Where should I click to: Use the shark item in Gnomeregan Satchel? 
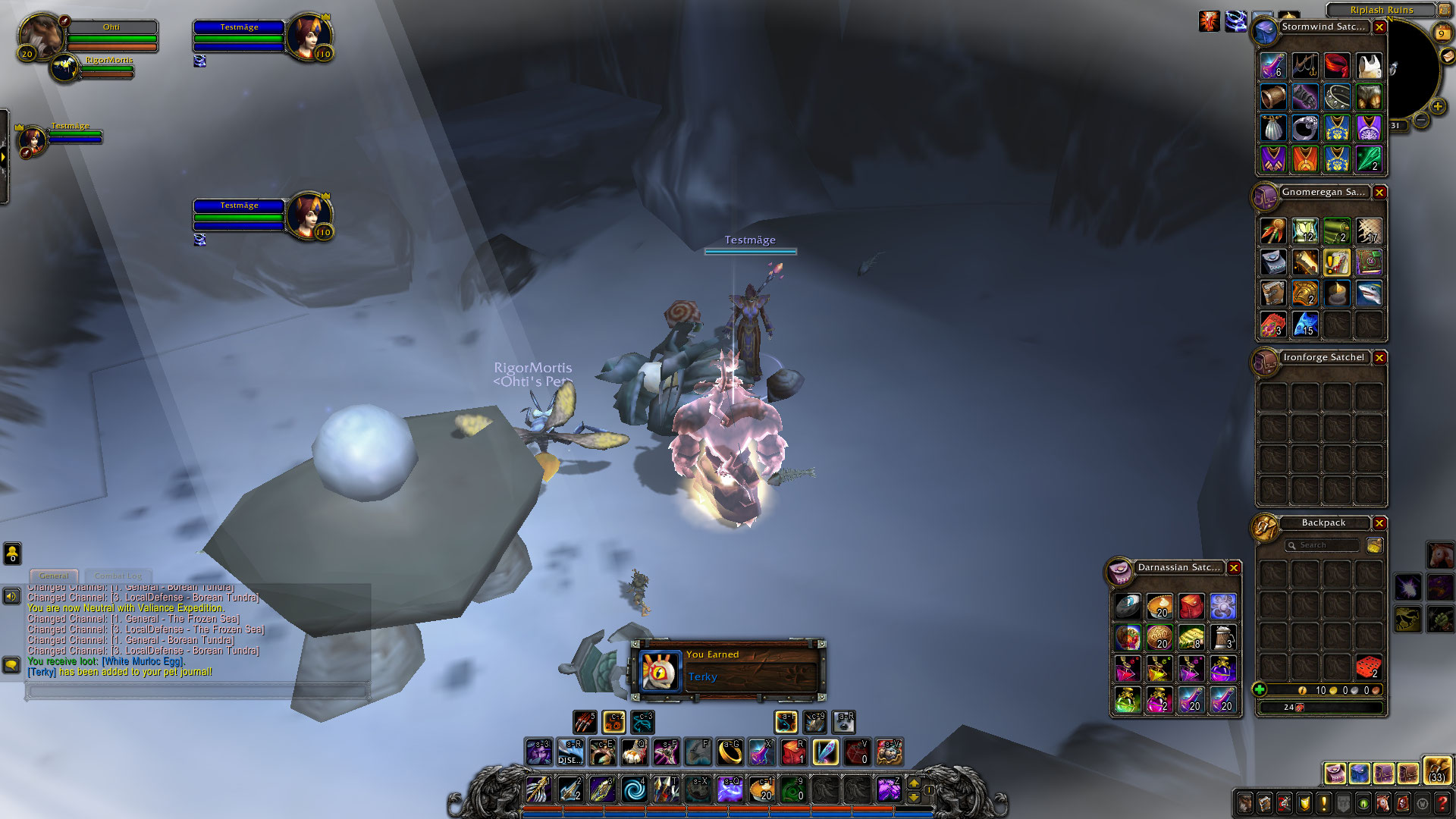1368,293
